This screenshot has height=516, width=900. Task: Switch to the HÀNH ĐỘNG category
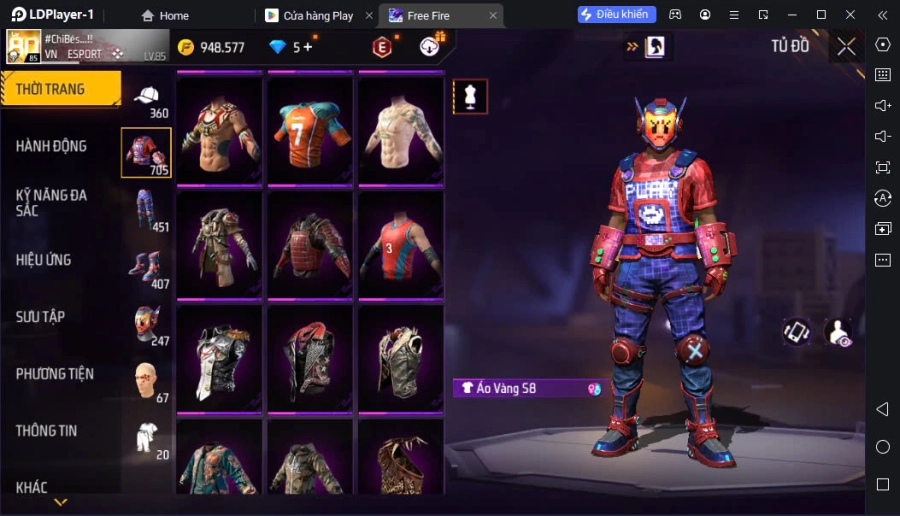pyautogui.click(x=51, y=146)
